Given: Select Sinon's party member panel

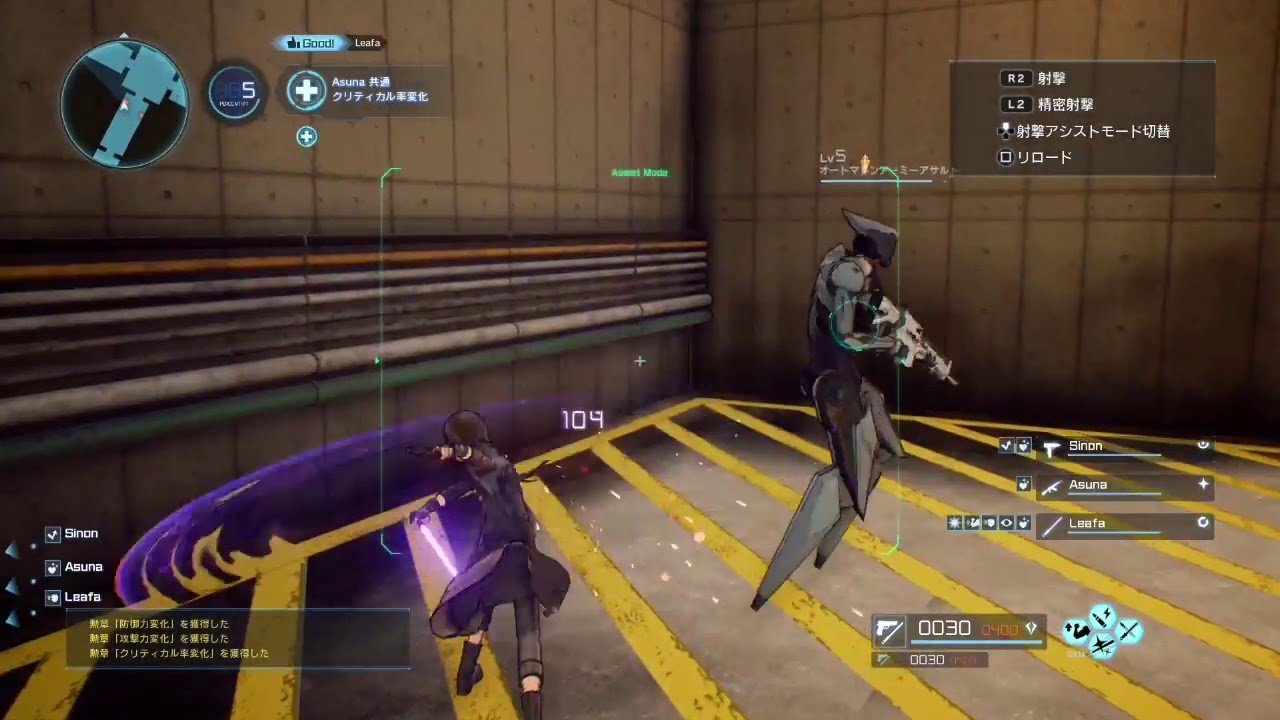Looking at the screenshot, I should (x=1124, y=447).
